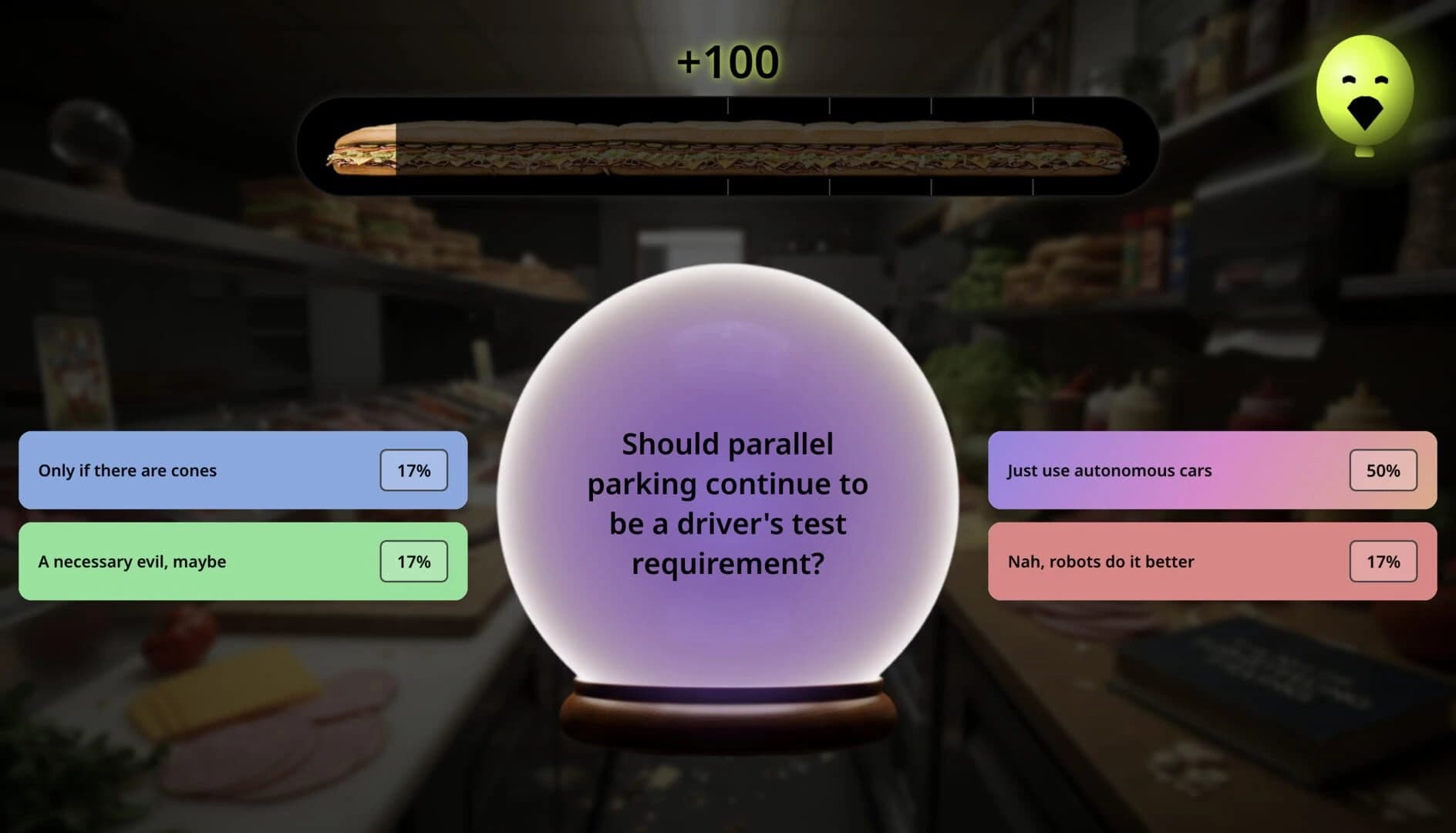Click the question text inside the crystal ball
Viewport: 1456px width, 833px height.
(728, 503)
